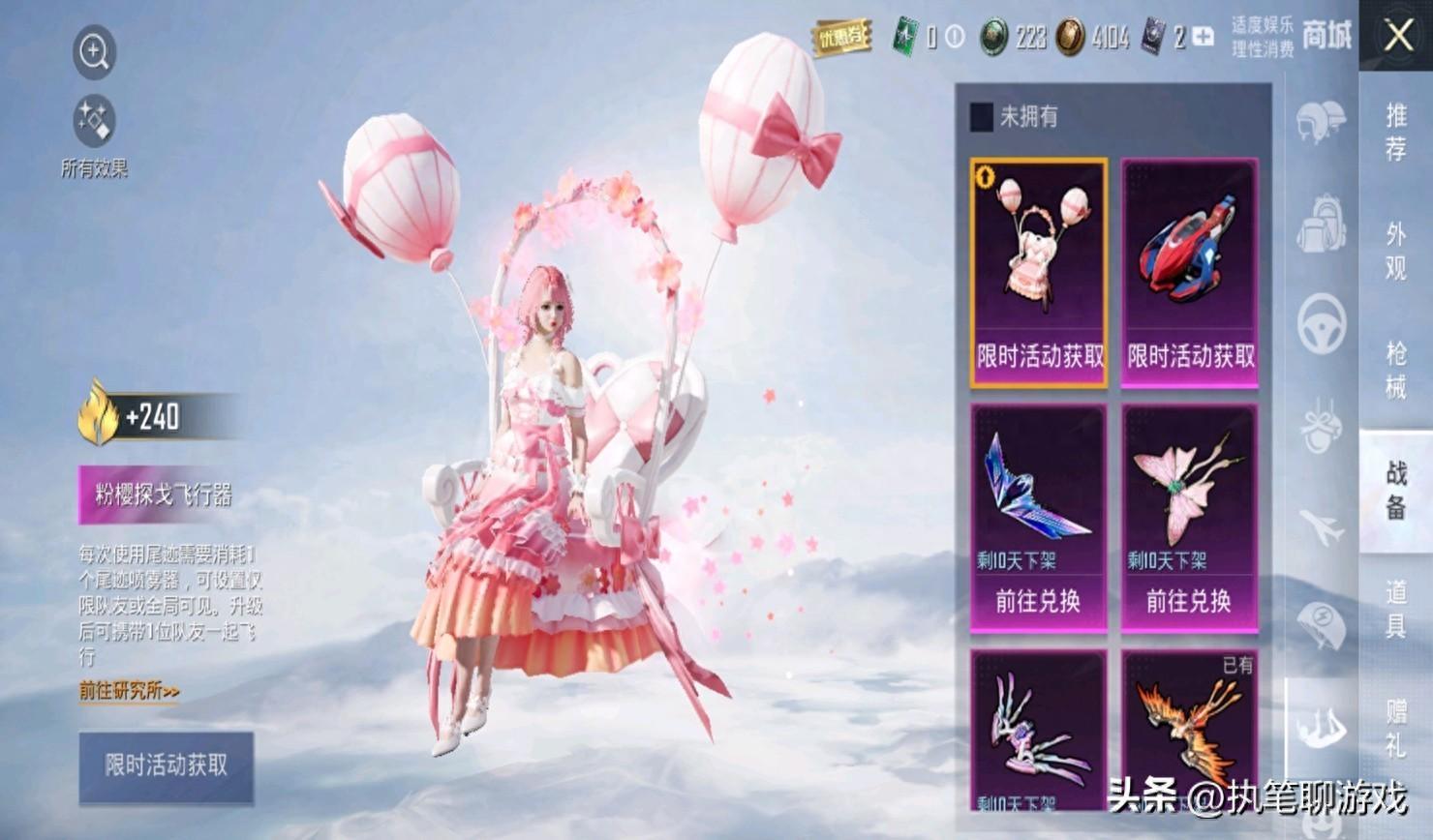Screen dimensions: 1433x840
Task: Open the 赠礼 gifting tab
Action: 1395,728
